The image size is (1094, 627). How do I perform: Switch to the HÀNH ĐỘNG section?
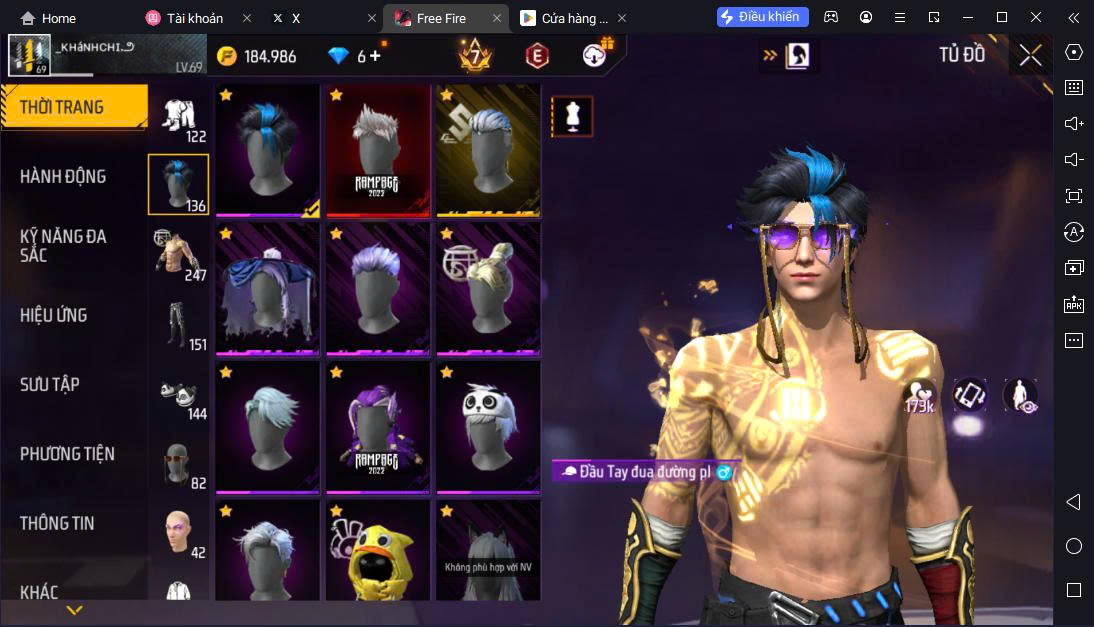click(63, 177)
